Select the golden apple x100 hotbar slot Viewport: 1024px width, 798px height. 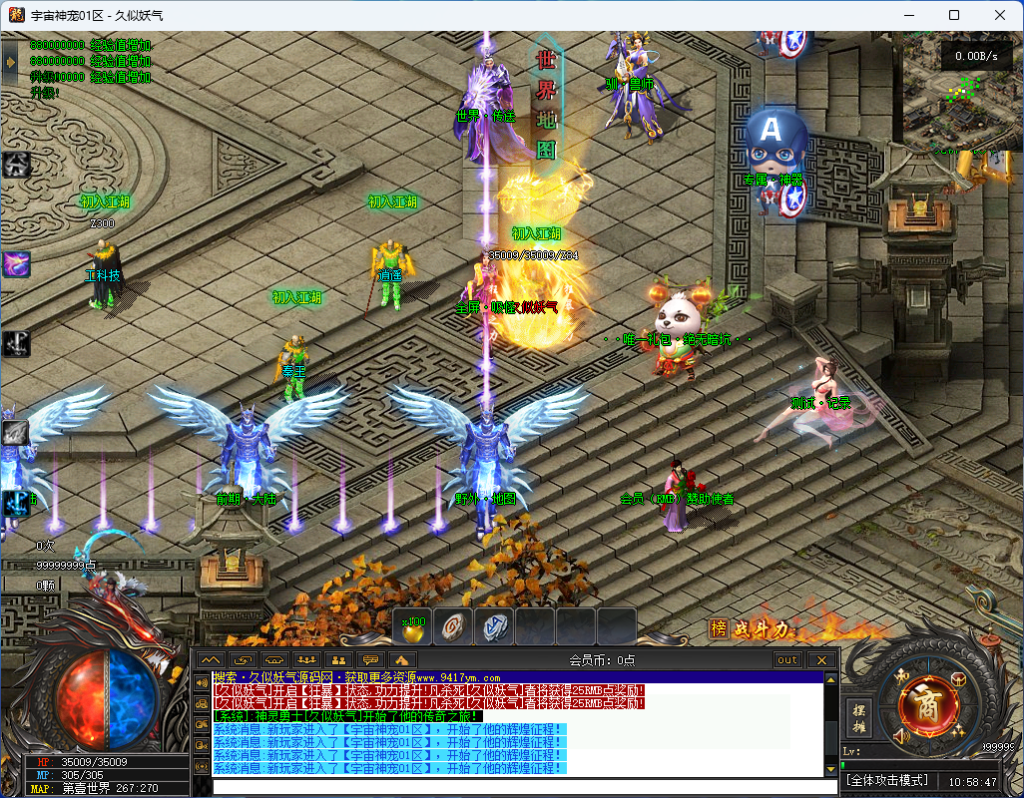pyautogui.click(x=413, y=627)
